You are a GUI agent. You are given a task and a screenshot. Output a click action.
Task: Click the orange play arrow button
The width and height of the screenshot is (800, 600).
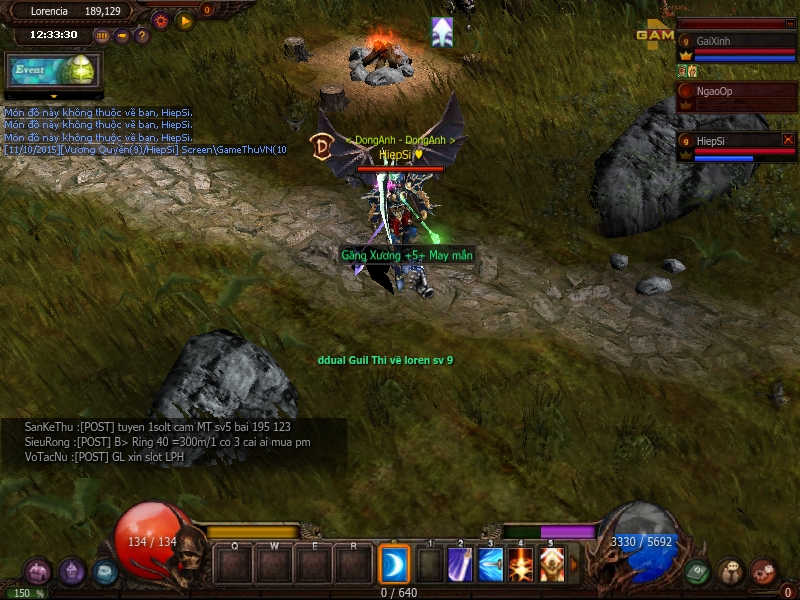tap(184, 19)
